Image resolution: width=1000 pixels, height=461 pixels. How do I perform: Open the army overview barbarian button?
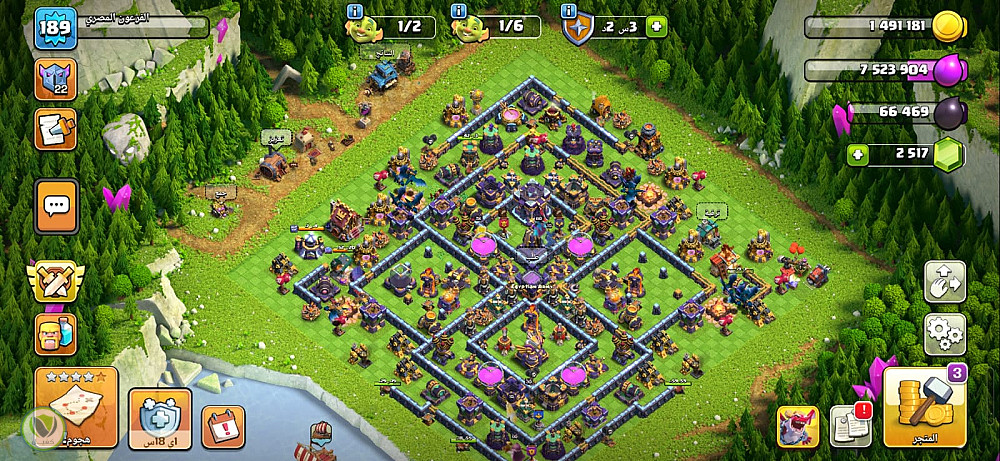click(55, 333)
